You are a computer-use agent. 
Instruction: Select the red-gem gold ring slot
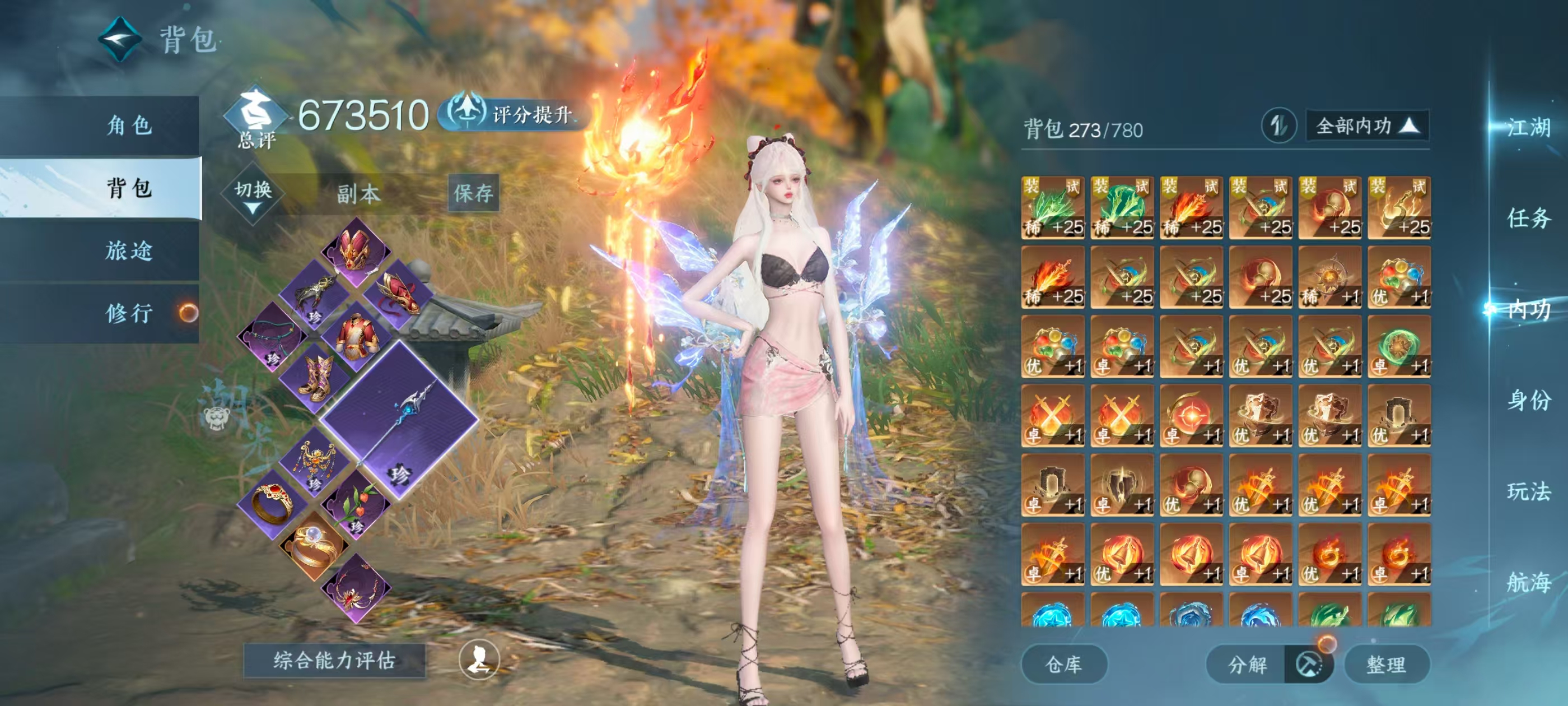[x=272, y=503]
